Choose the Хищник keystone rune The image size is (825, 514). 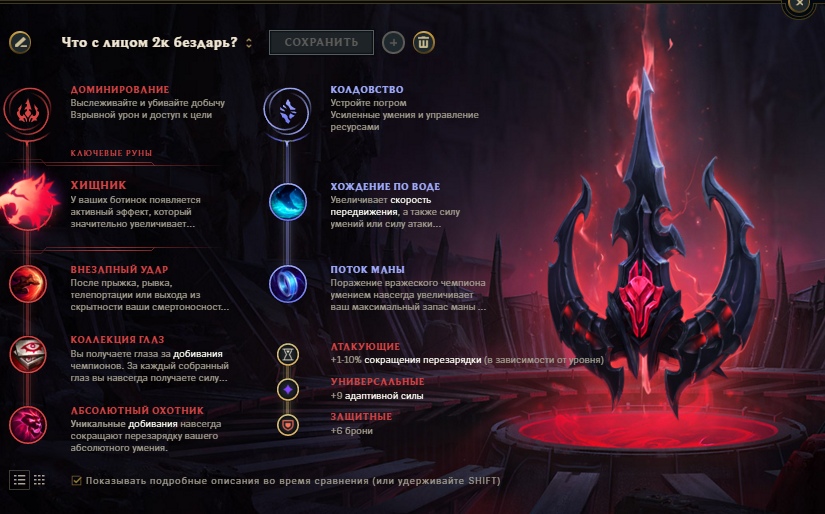click(26, 198)
